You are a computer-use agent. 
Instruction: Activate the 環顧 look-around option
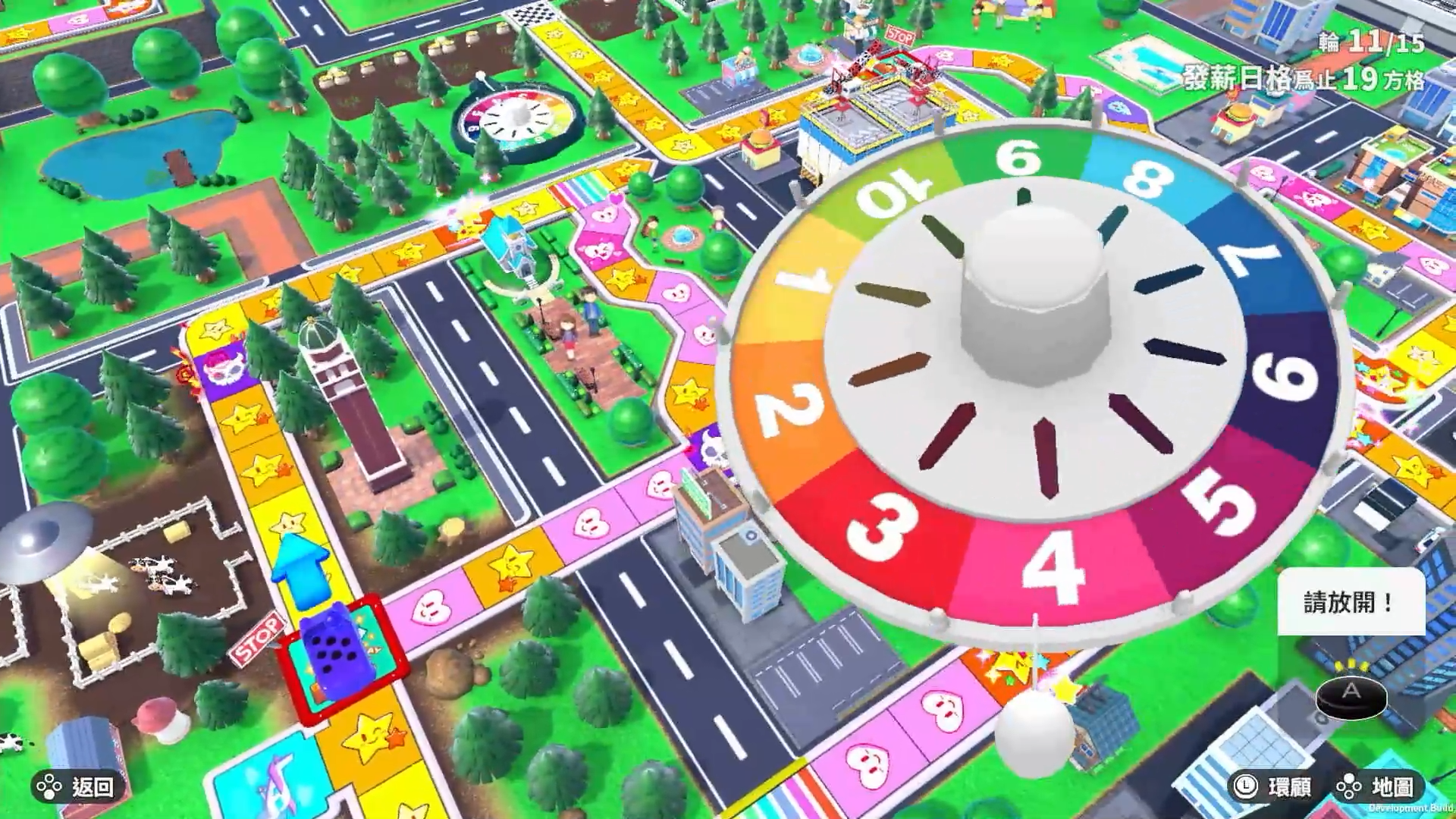click(x=1274, y=787)
